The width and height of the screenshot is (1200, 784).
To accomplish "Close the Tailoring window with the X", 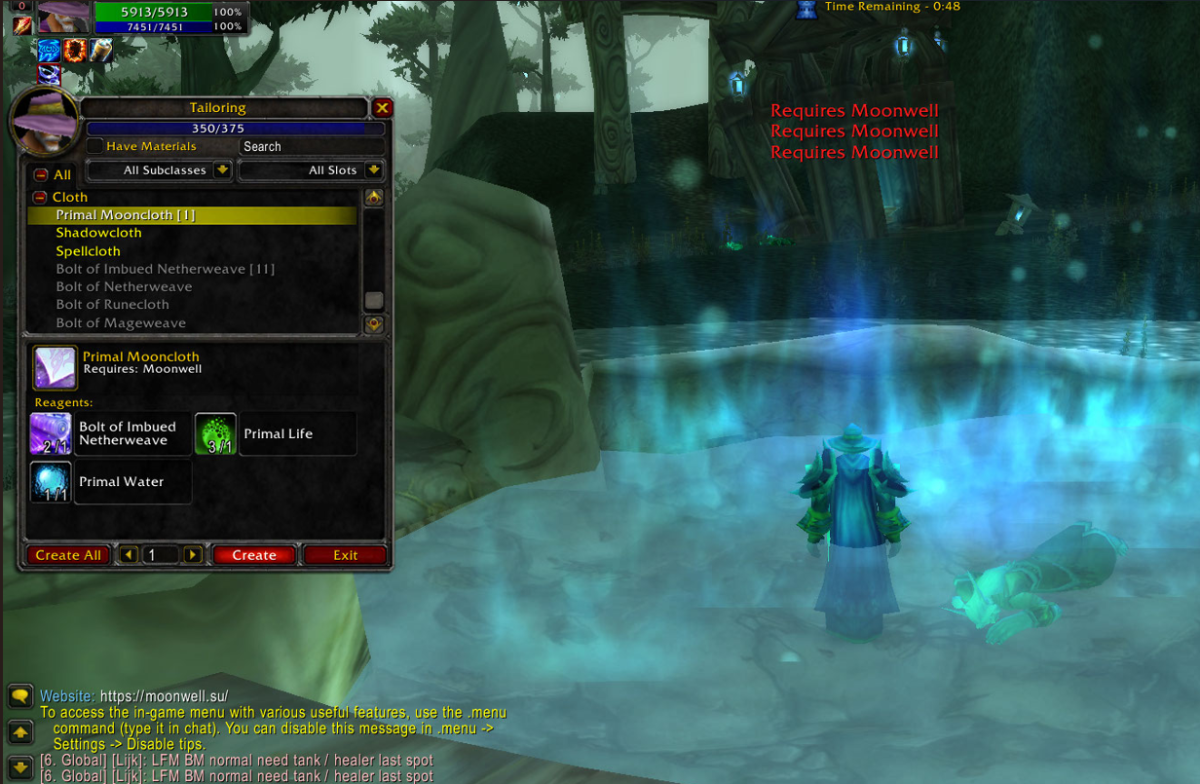I will click(382, 108).
